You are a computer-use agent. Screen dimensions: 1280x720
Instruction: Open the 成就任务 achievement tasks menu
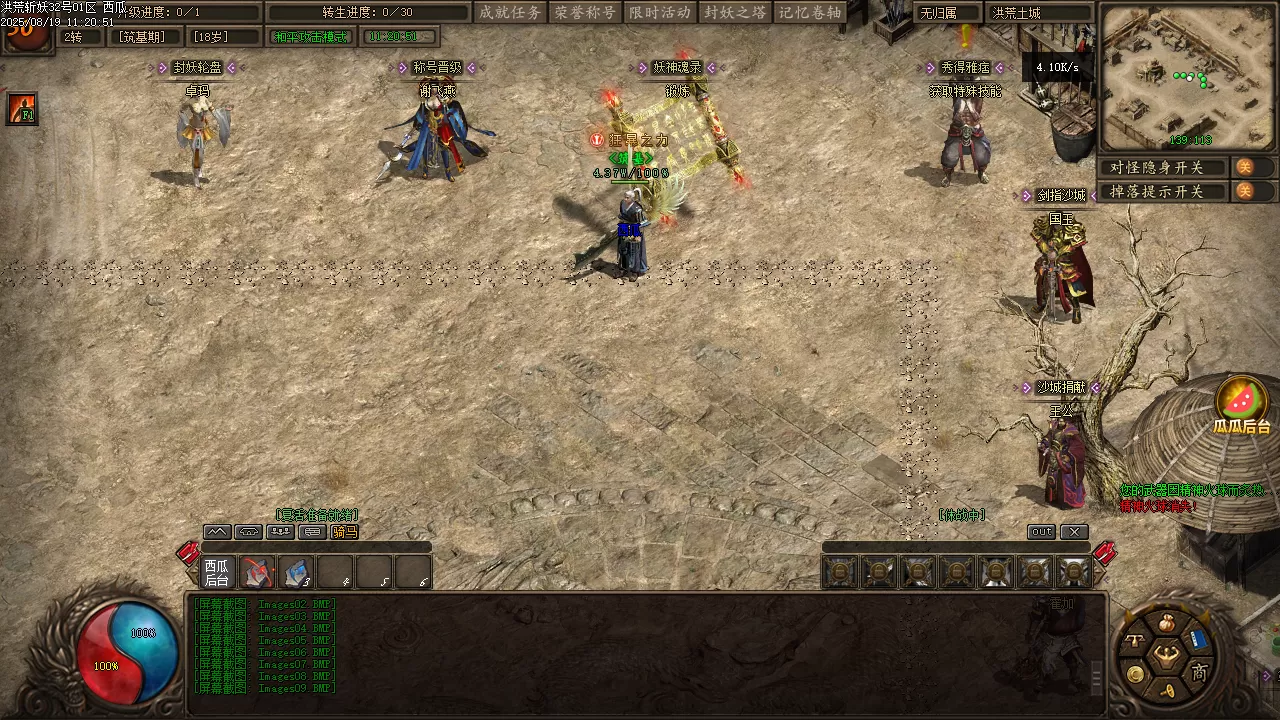[510, 12]
